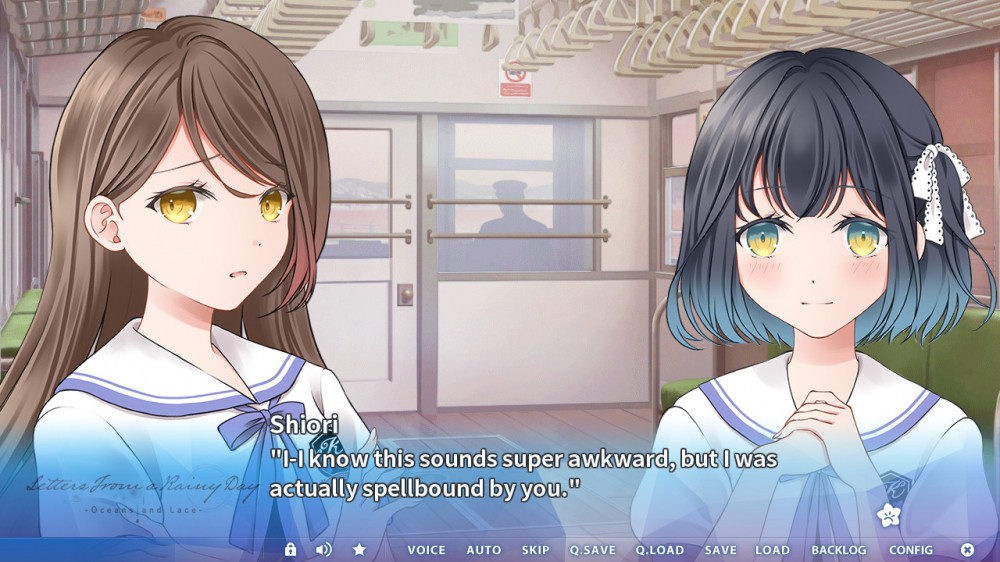1000x562 pixels.
Task: Click the star favorite icon
Action: pyautogui.click(x=359, y=550)
